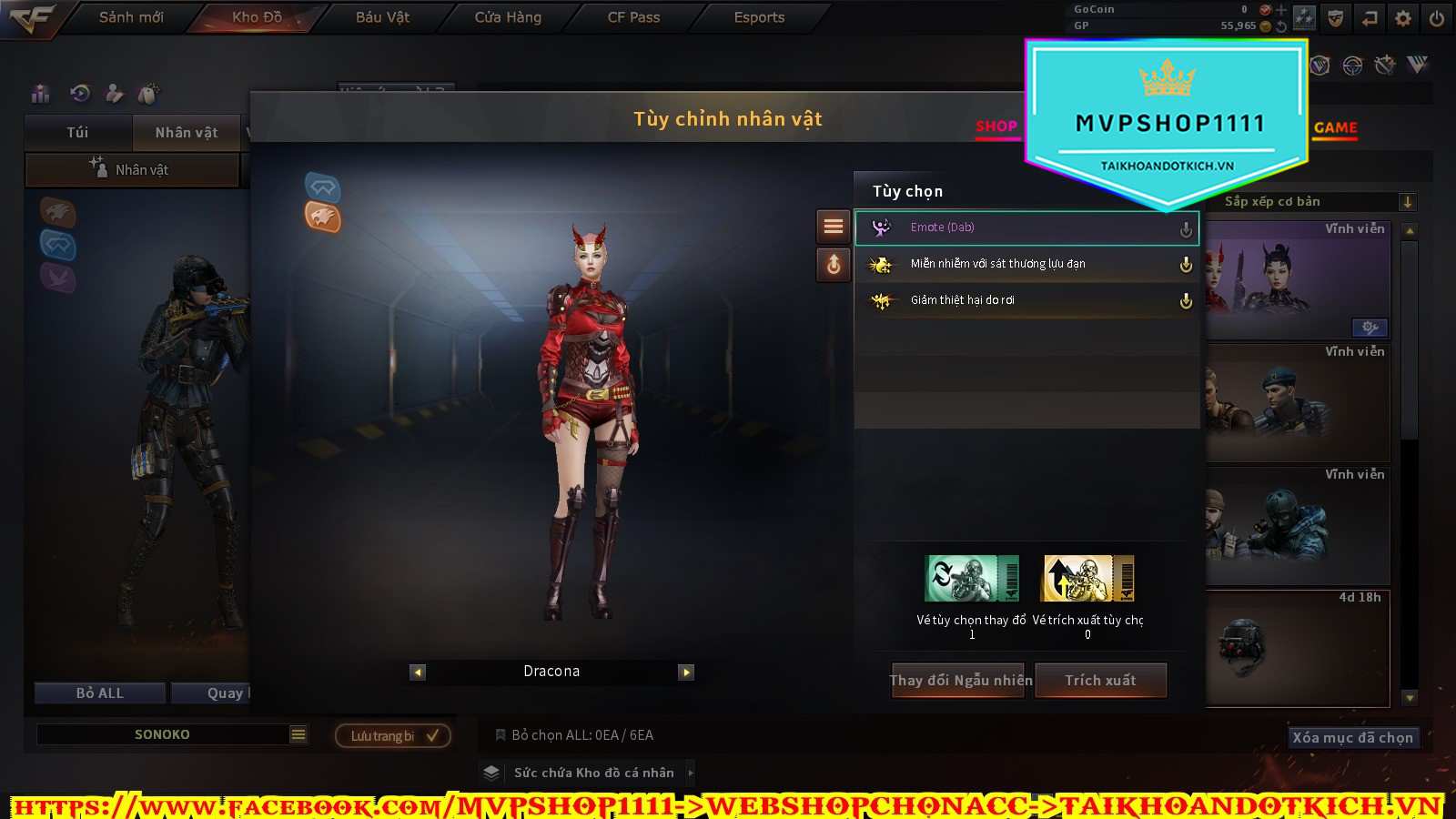Viewport: 1456px width, 819px height.
Task: Click the Bỏ ALL button
Action: click(x=100, y=693)
